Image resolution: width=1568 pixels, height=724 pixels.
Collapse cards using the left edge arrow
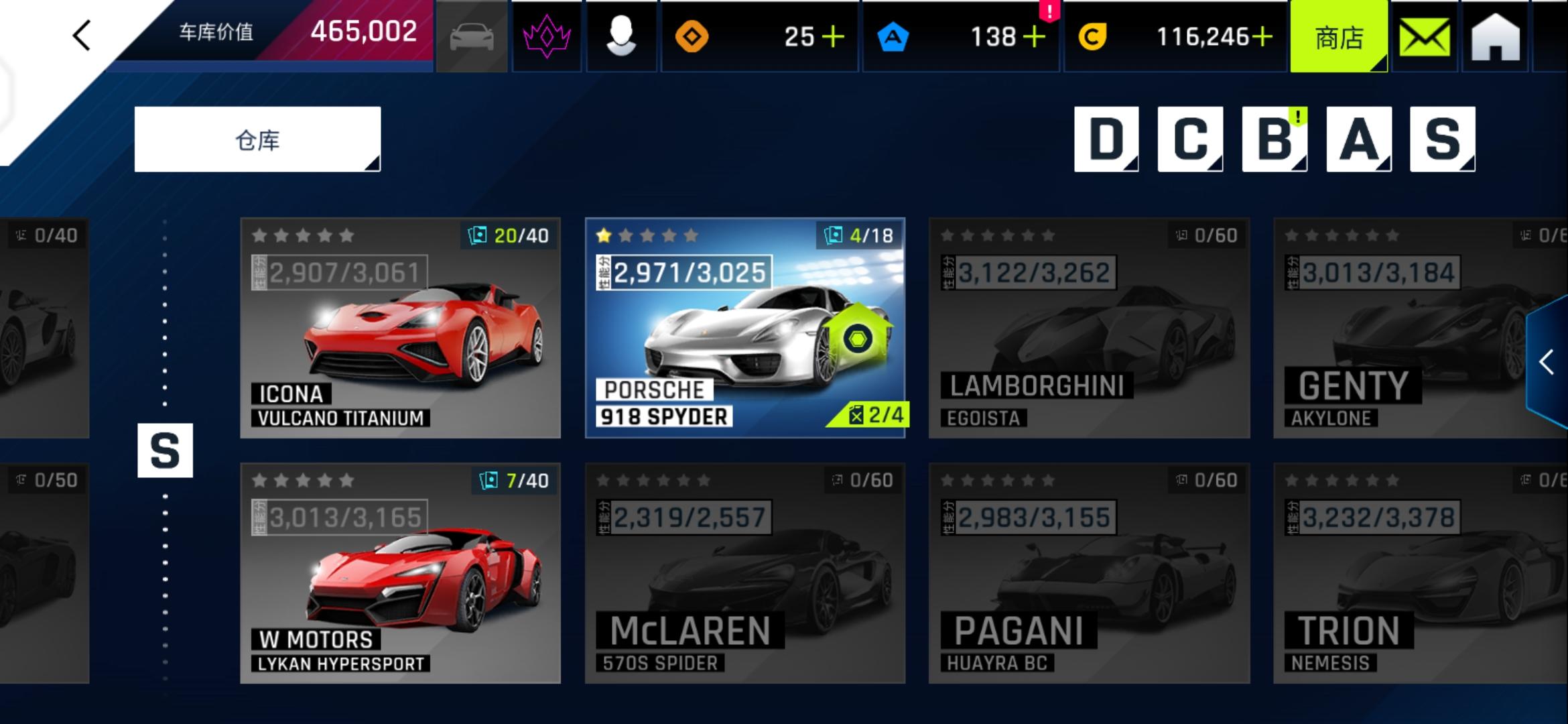tap(82, 35)
